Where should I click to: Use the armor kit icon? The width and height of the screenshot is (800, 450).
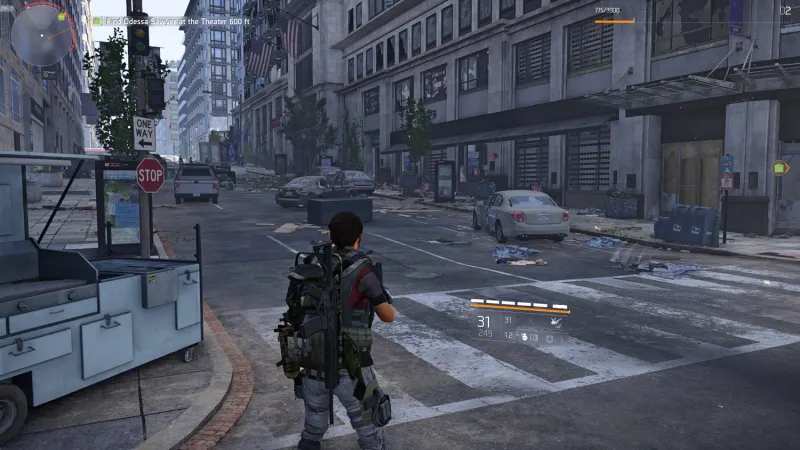point(549,338)
